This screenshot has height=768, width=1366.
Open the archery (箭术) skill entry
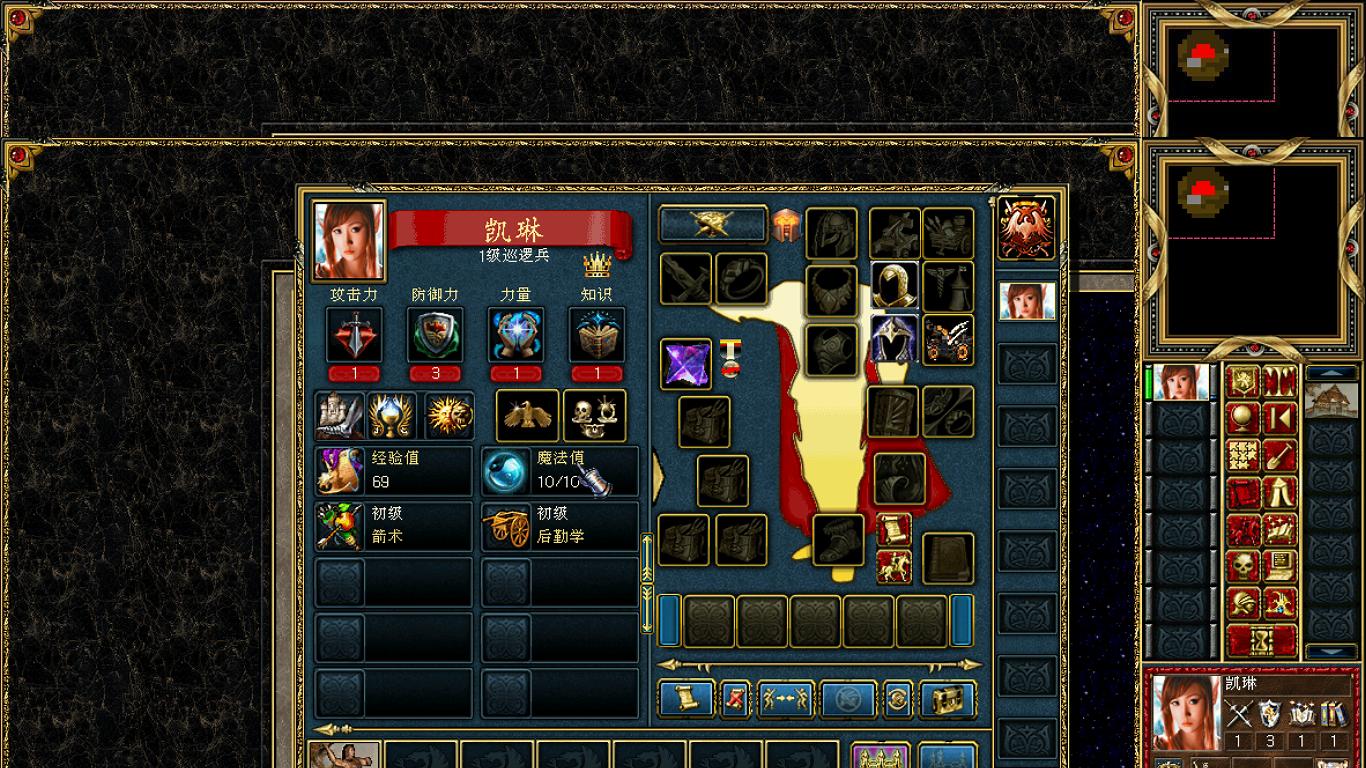pos(394,526)
